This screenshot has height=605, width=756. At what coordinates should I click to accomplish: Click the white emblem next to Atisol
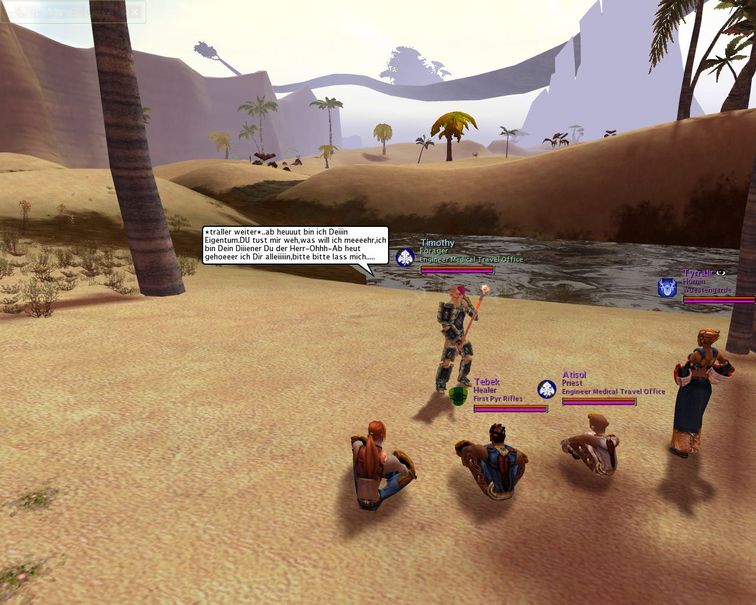coord(546,389)
